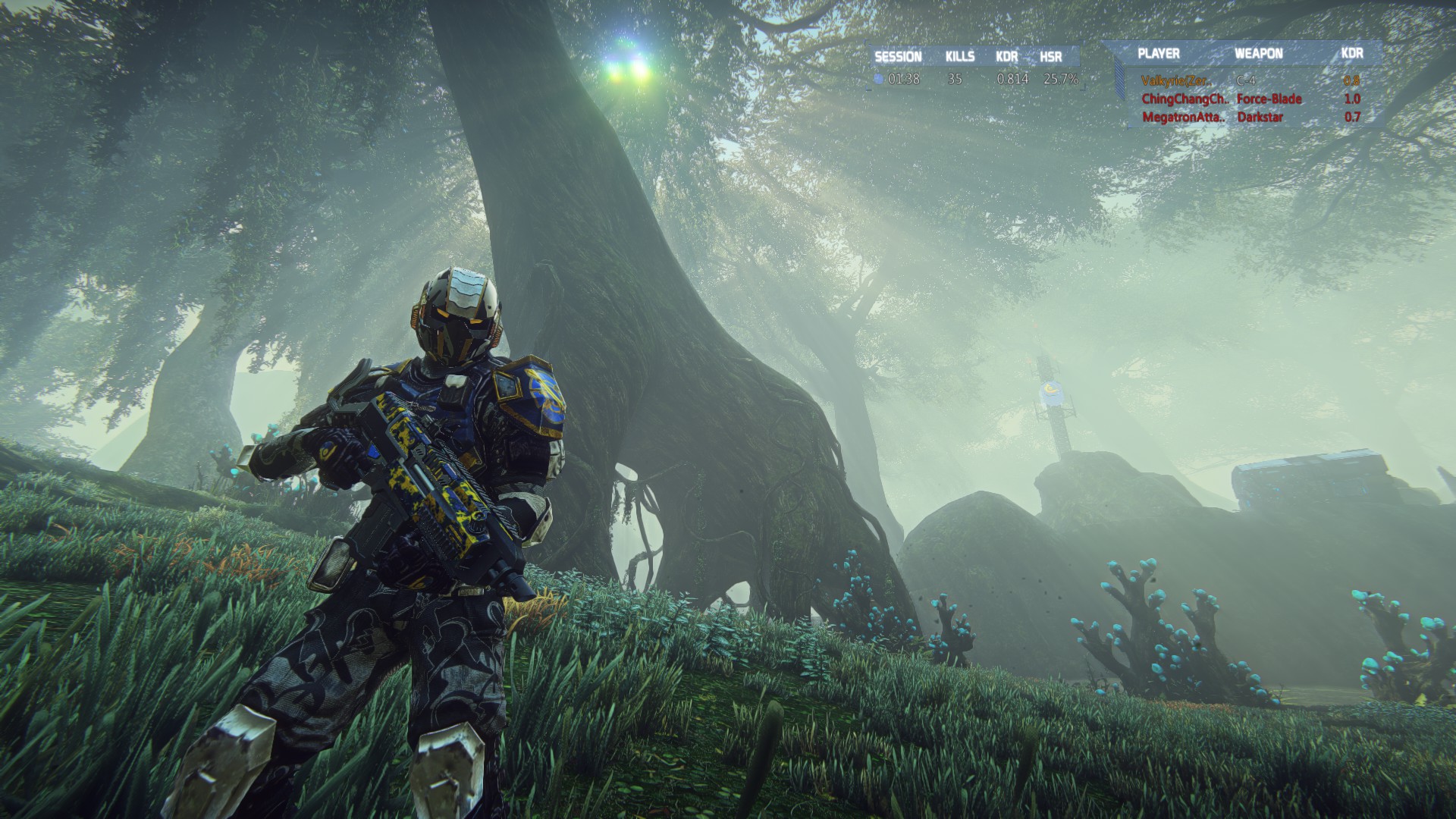The image size is (1456, 819).
Task: Click the SESSION header in stats overlay
Action: [x=898, y=57]
